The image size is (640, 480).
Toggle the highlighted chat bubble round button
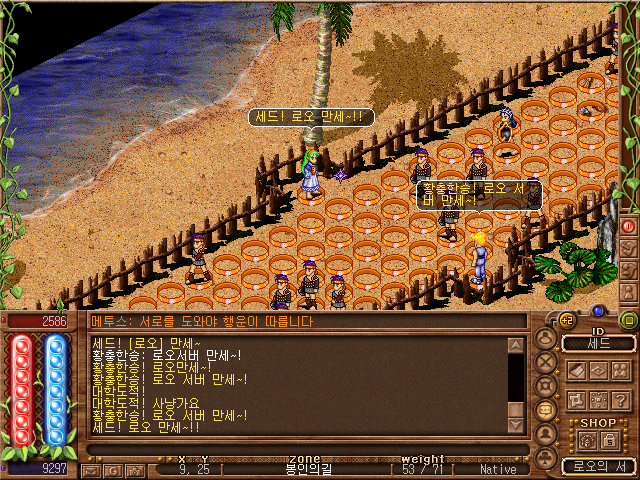click(546, 410)
